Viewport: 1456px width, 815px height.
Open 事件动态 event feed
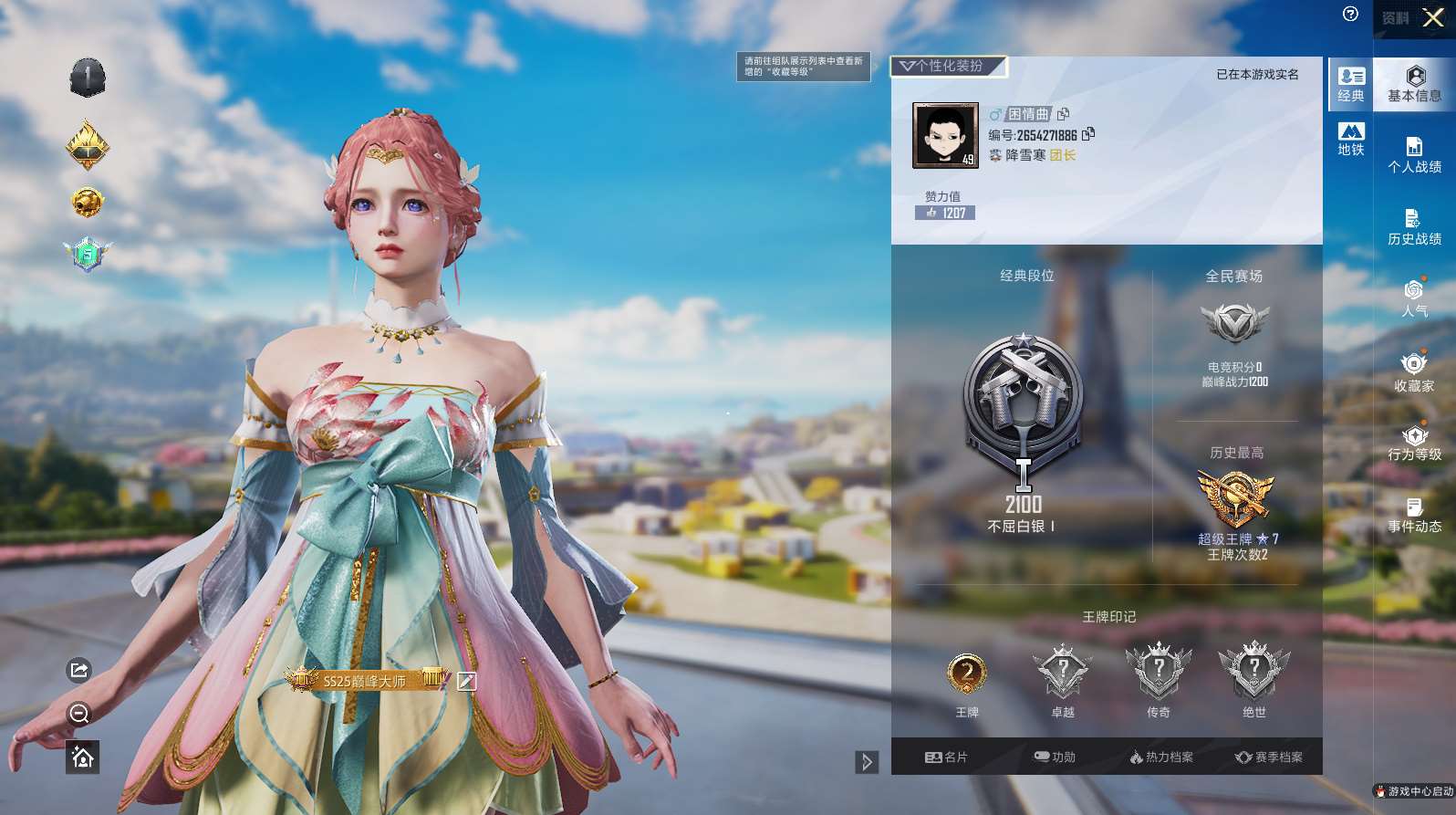[x=1414, y=516]
